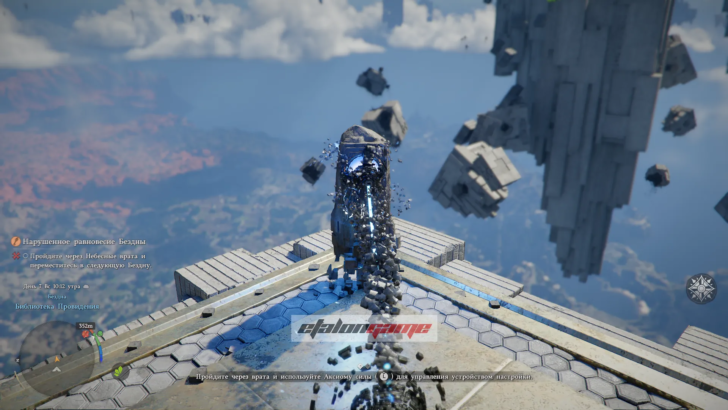This screenshot has height=410, width=728.
Task: Click the green leaf icon beside minimap
Action: click(x=117, y=371)
